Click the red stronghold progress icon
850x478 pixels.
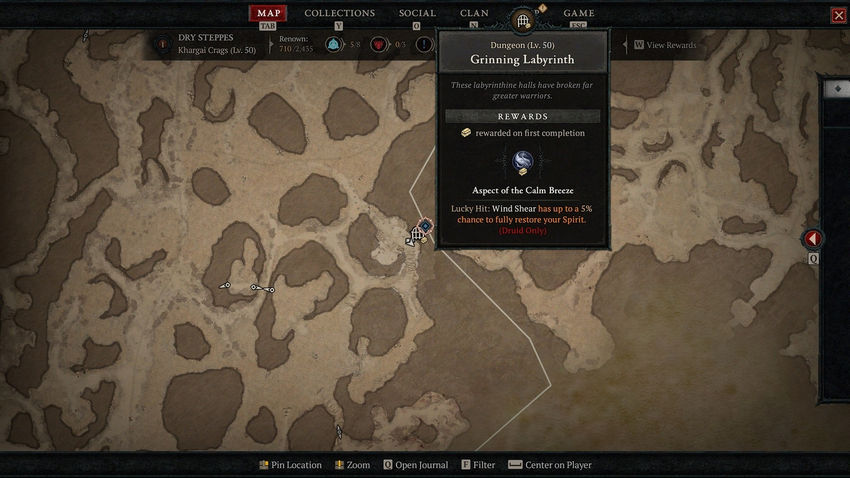click(x=379, y=45)
